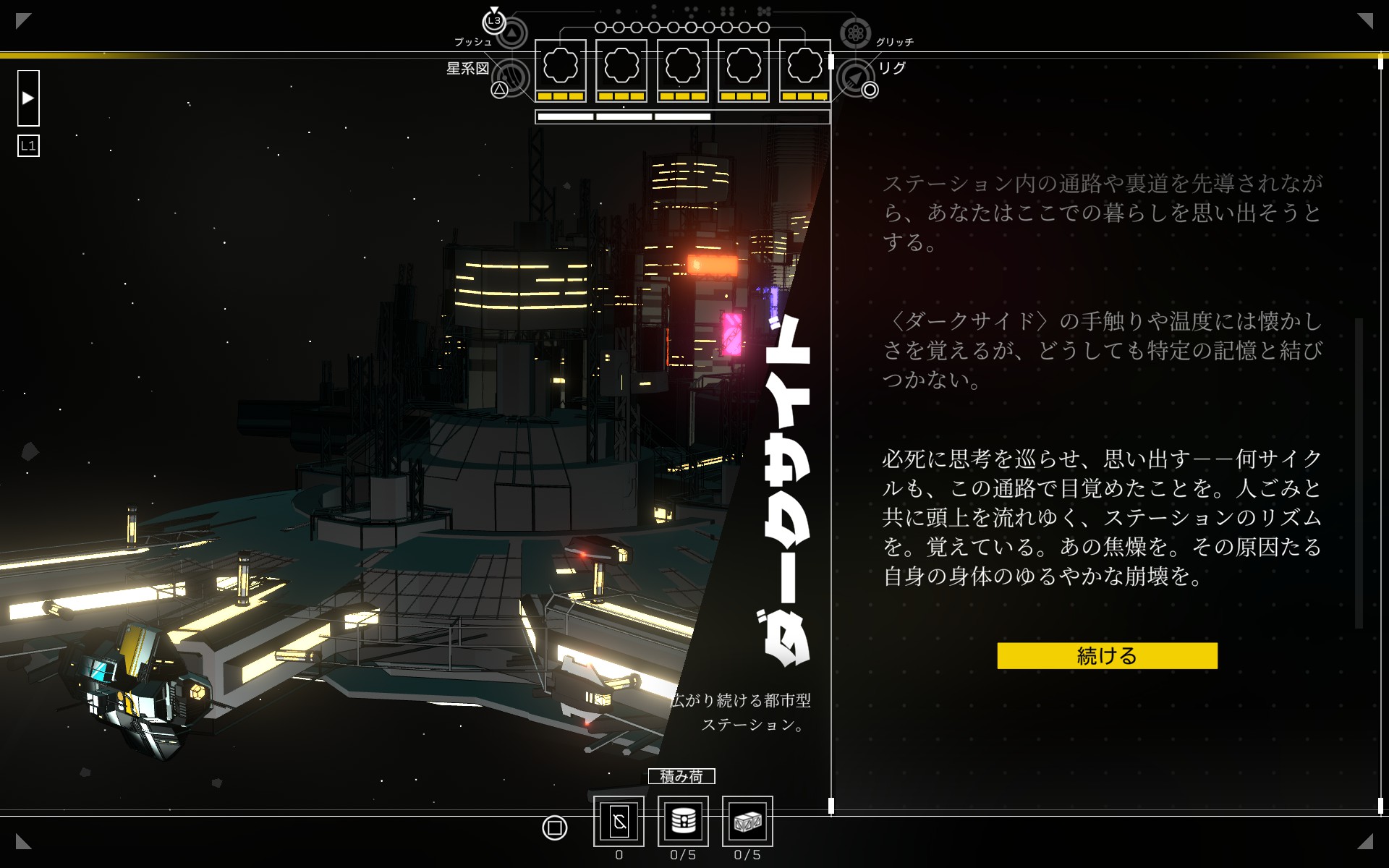Select the グリッチ glitch icon
Viewport: 1389px width, 868px height.
[x=855, y=33]
